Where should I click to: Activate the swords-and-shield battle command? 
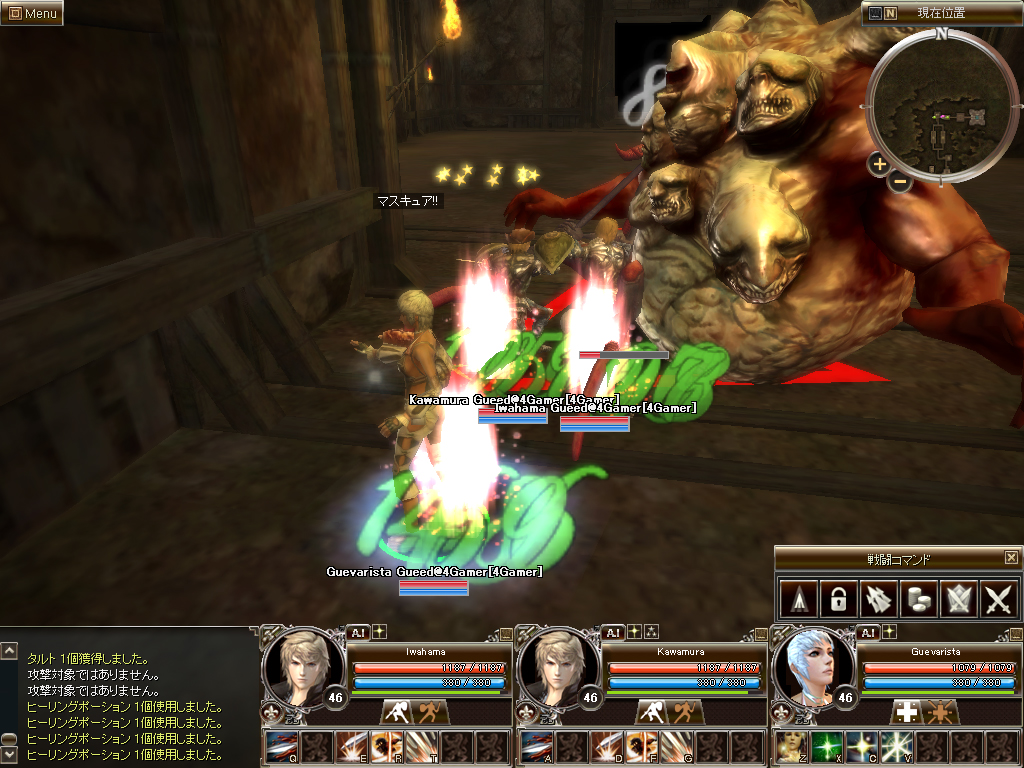[959, 599]
